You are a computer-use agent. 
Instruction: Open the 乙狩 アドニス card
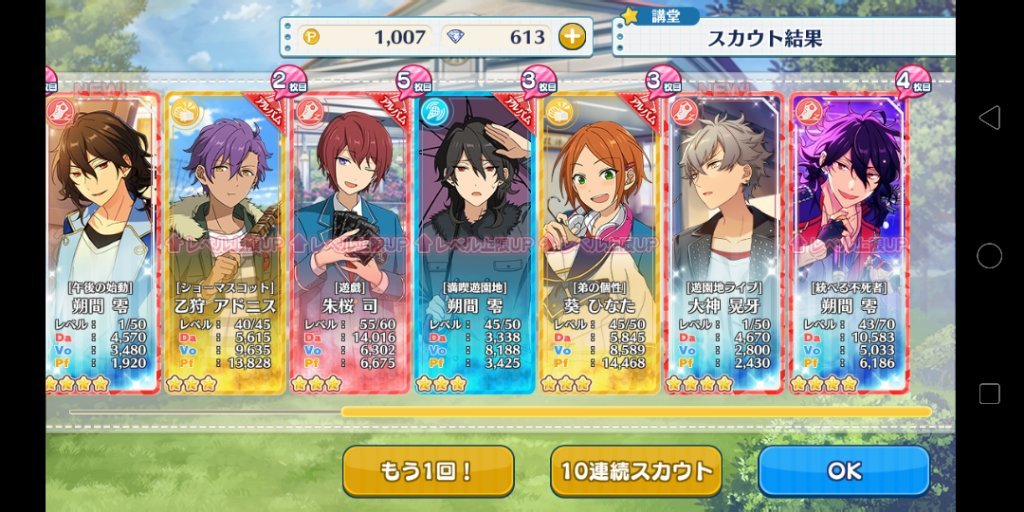224,240
